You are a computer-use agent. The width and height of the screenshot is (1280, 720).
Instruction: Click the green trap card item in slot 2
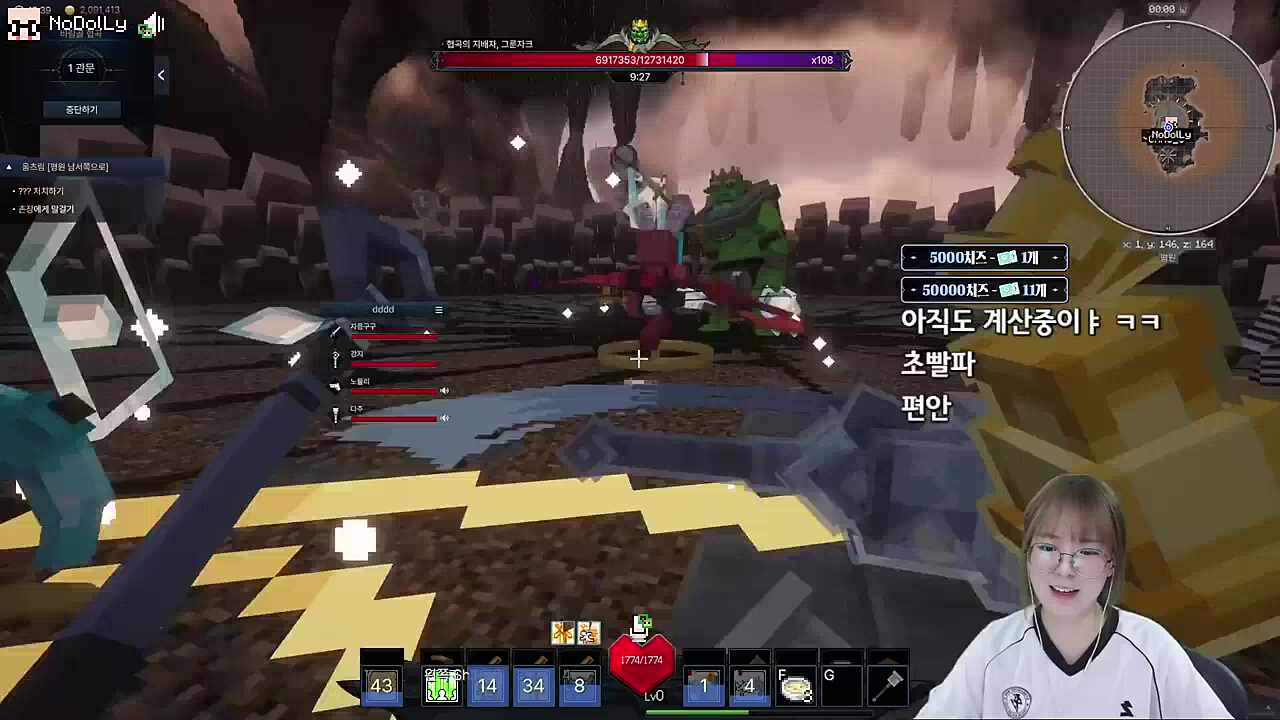click(x=441, y=685)
